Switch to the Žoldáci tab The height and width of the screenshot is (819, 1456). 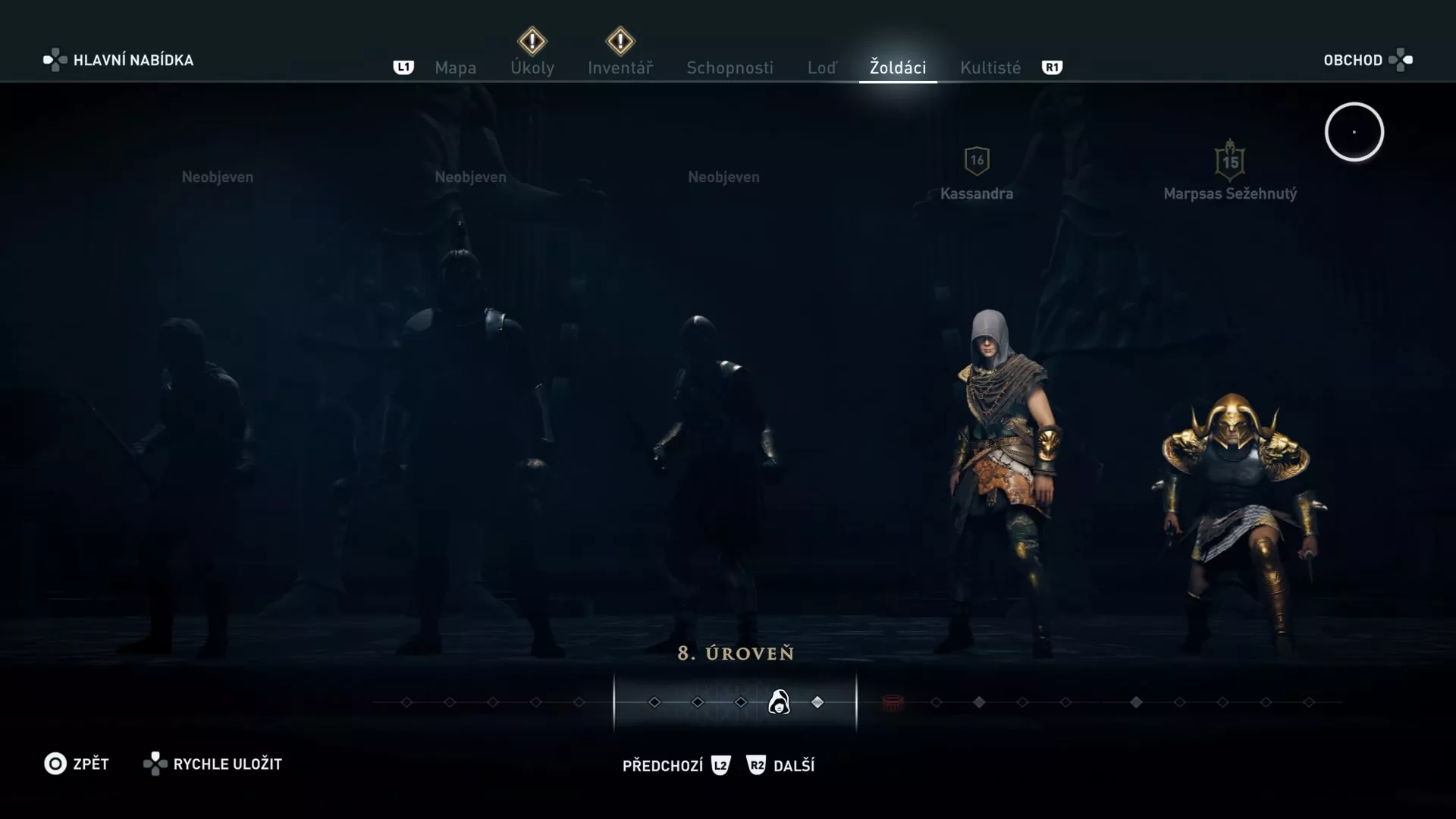898,67
